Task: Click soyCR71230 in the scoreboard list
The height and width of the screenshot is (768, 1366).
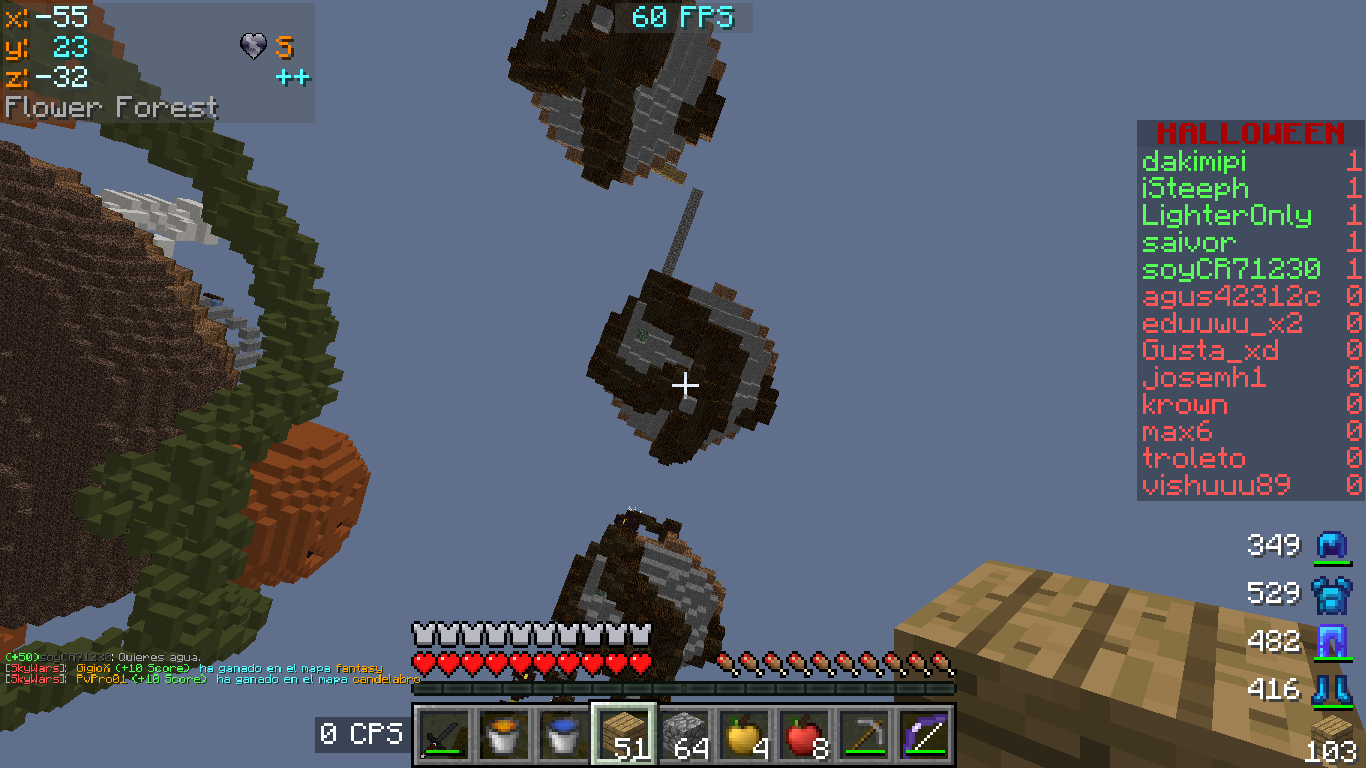Action: click(x=1231, y=270)
